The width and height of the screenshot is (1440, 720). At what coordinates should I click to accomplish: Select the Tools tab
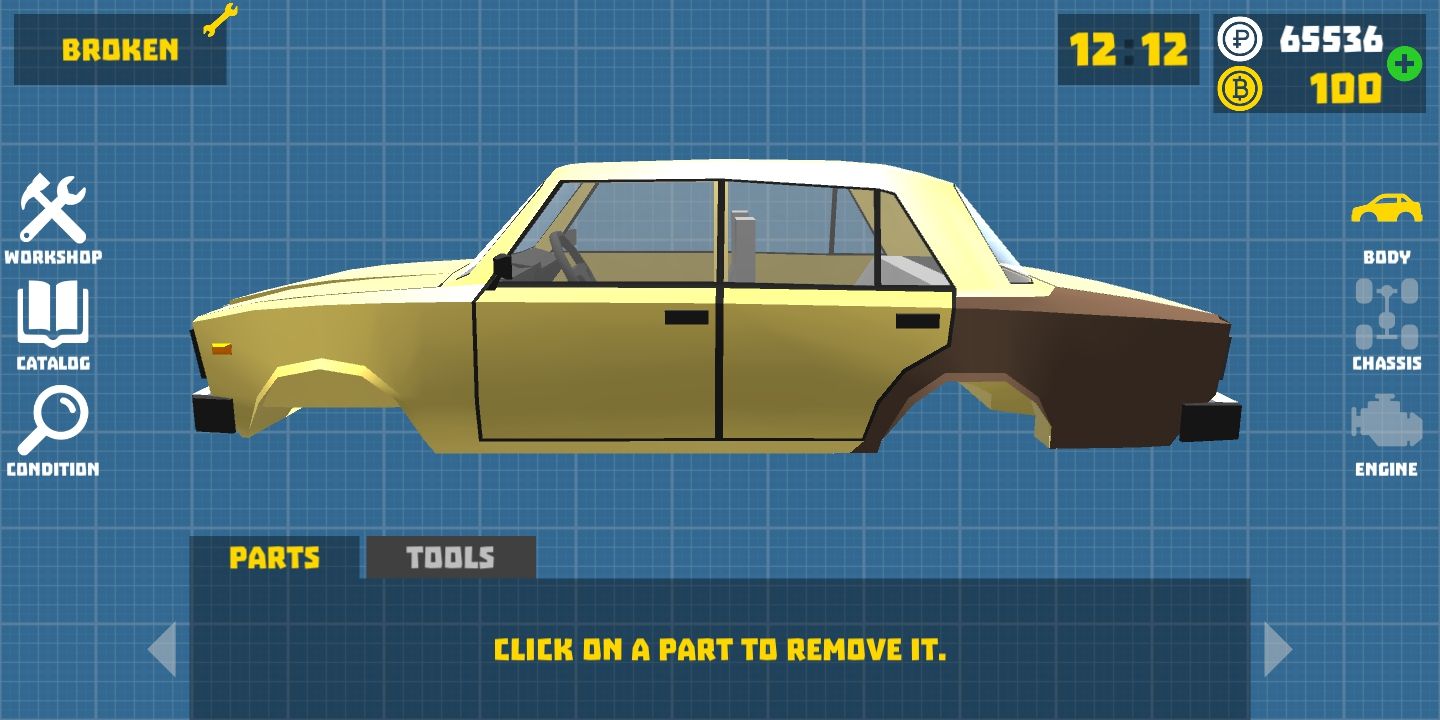(x=450, y=558)
